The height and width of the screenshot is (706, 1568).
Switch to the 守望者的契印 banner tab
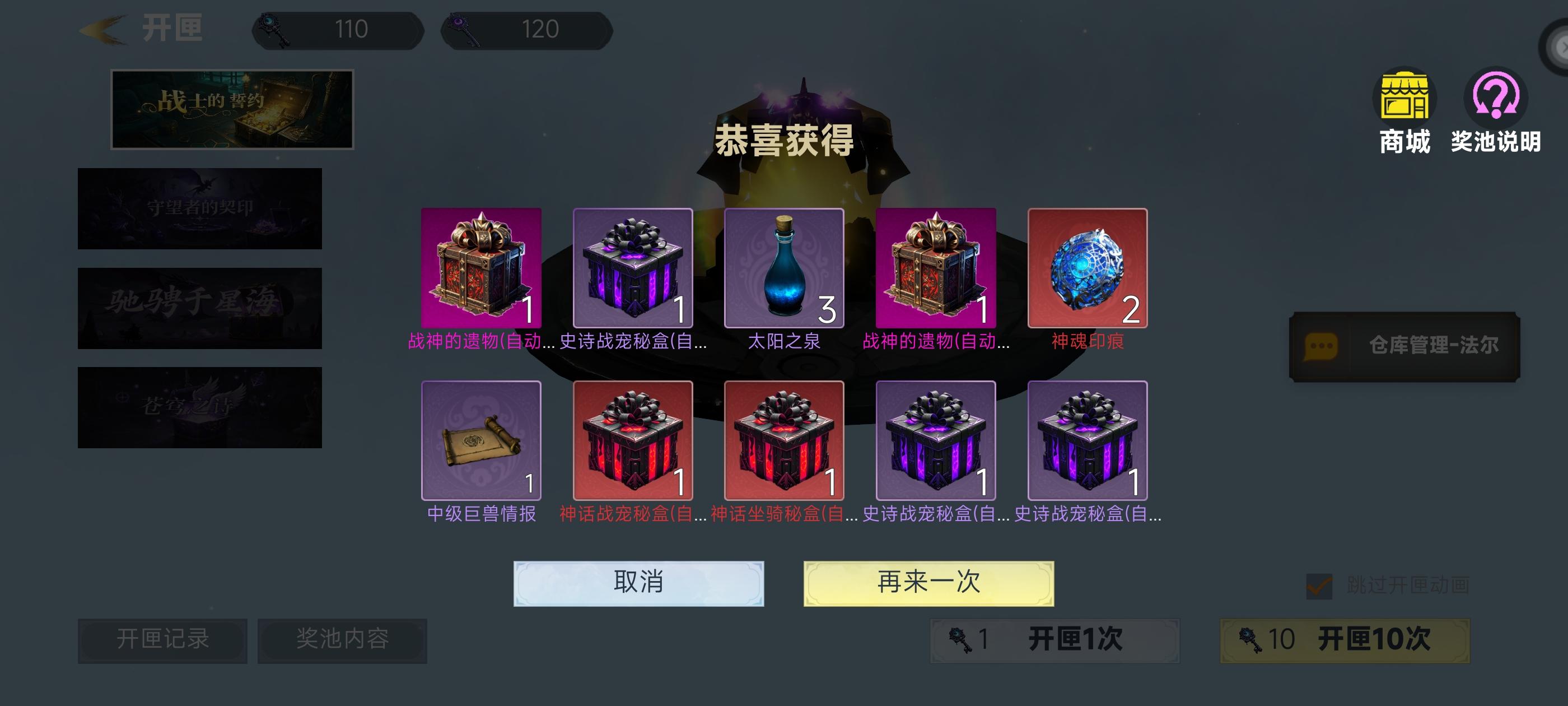pos(199,208)
